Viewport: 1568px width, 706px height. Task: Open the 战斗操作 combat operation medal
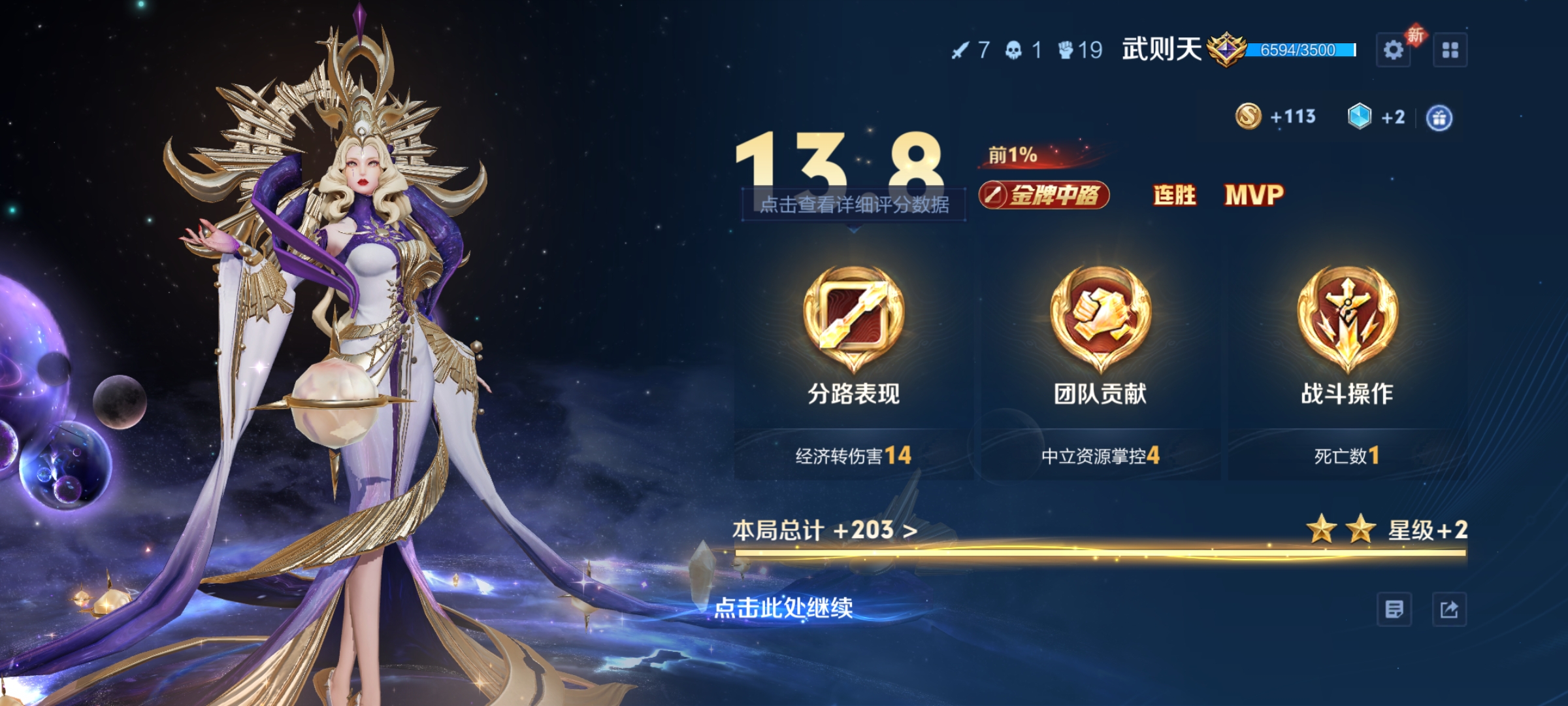click(x=1347, y=320)
